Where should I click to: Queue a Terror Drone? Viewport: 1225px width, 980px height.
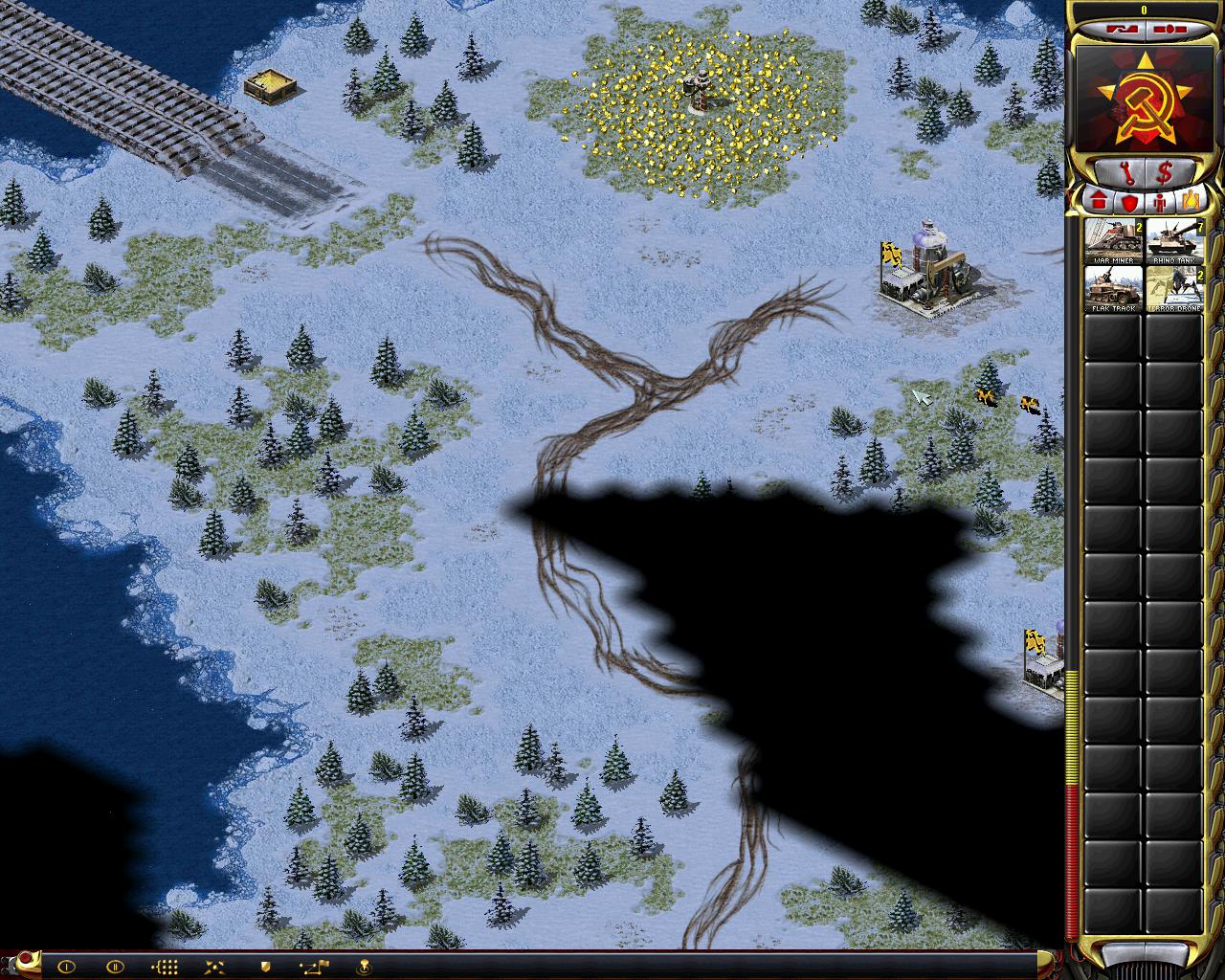point(1174,289)
